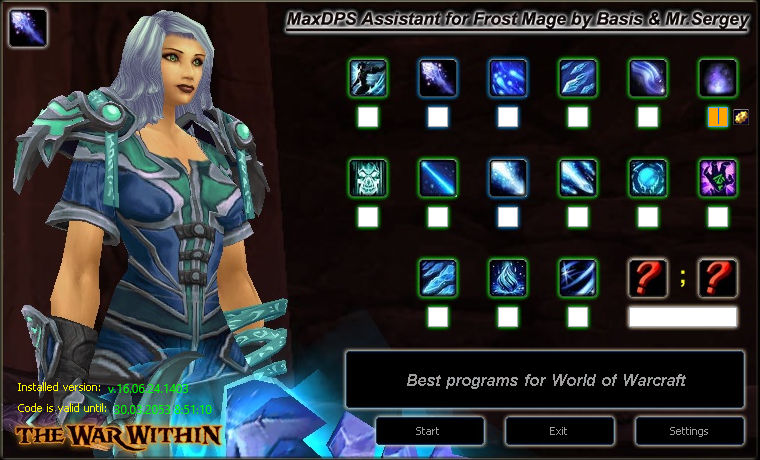Open the Settings window
Image resolution: width=760 pixels, height=460 pixels.
click(689, 431)
